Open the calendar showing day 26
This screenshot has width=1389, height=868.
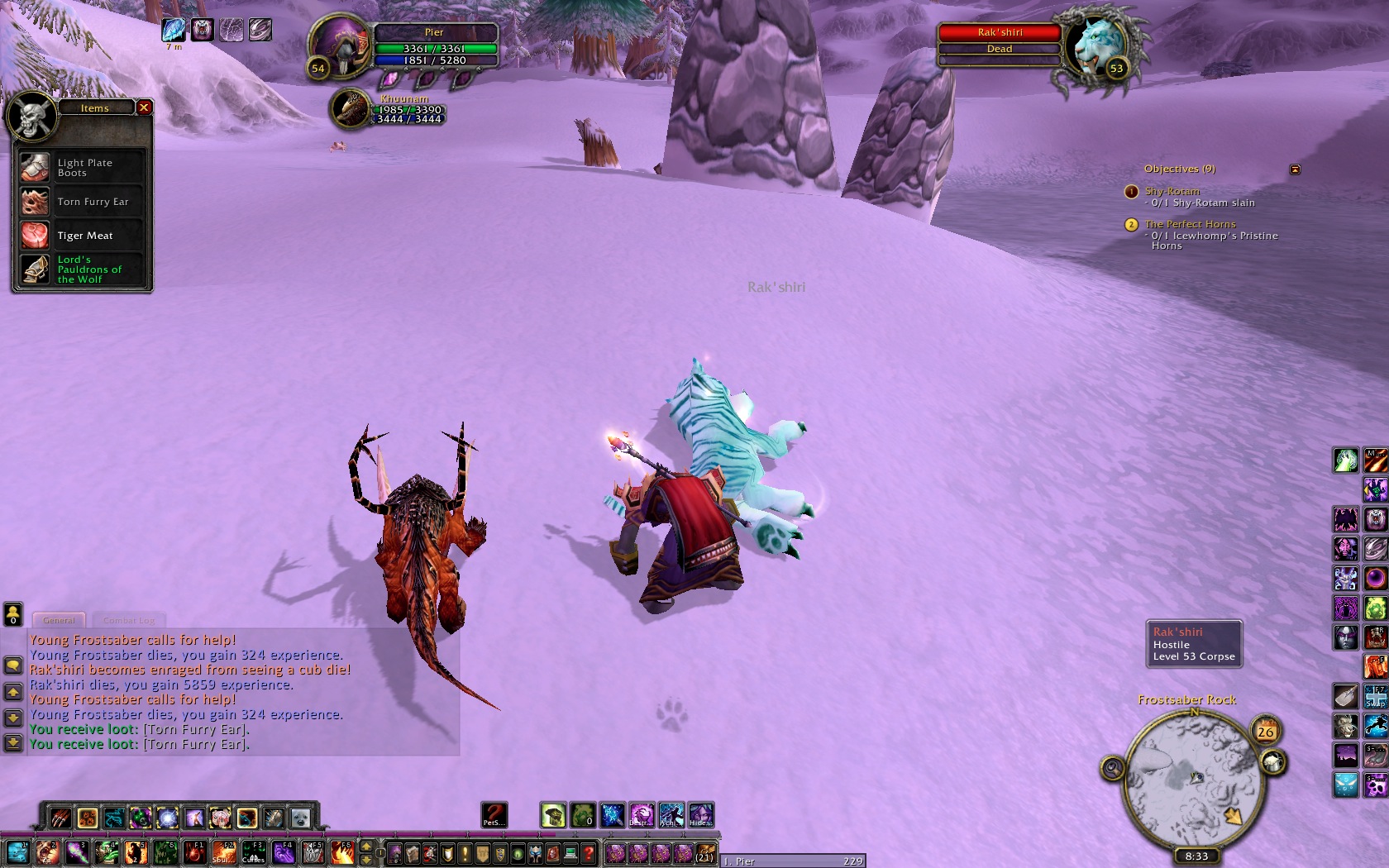coord(1265,731)
